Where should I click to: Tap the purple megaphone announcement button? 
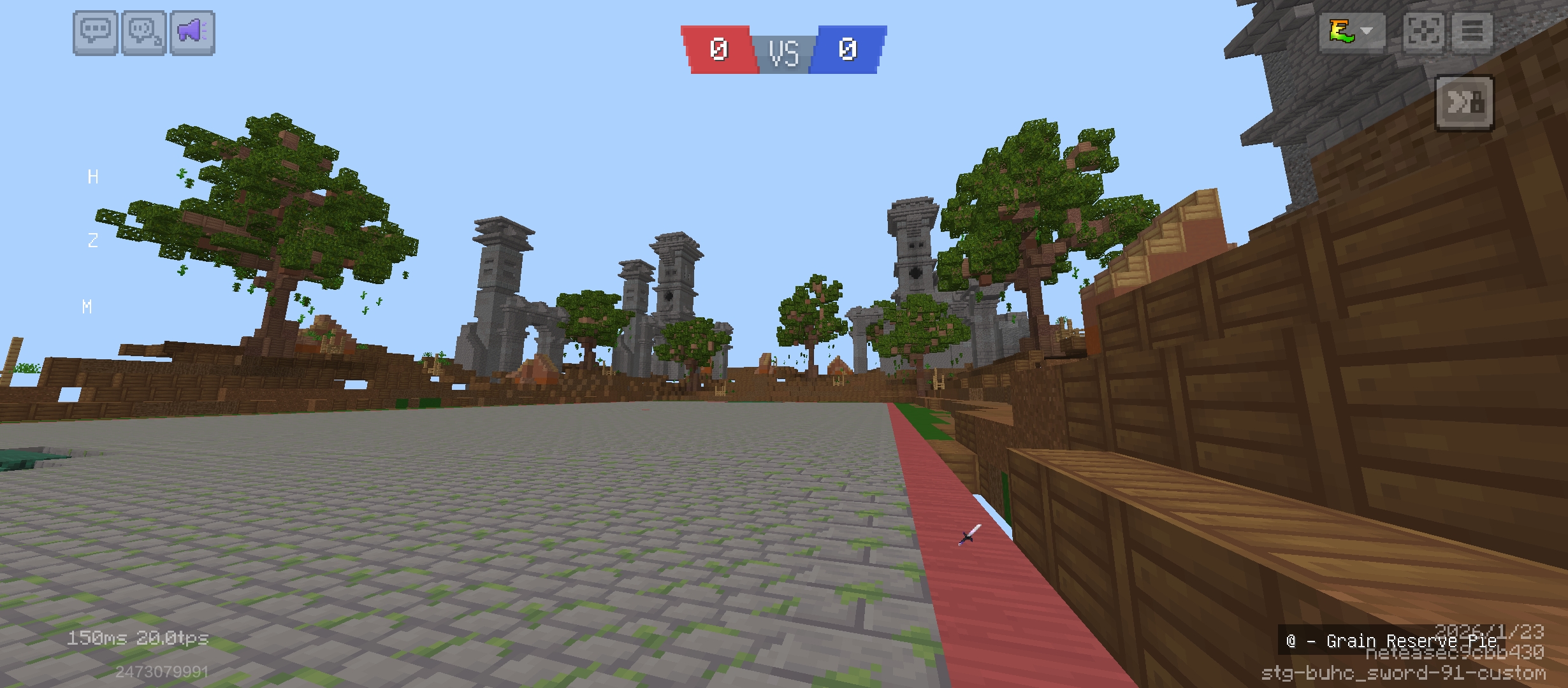tap(192, 32)
